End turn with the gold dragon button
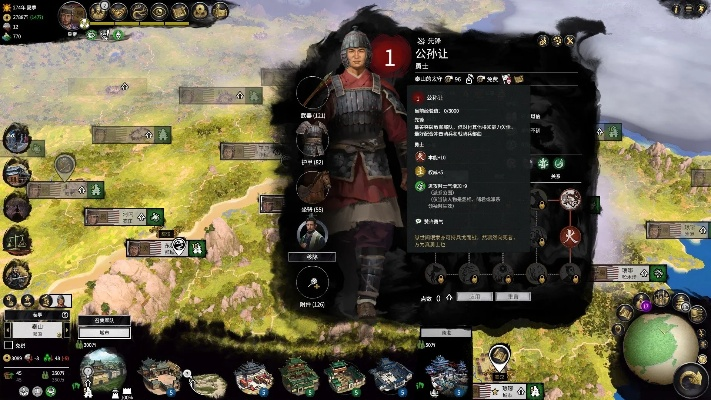 [x=689, y=379]
